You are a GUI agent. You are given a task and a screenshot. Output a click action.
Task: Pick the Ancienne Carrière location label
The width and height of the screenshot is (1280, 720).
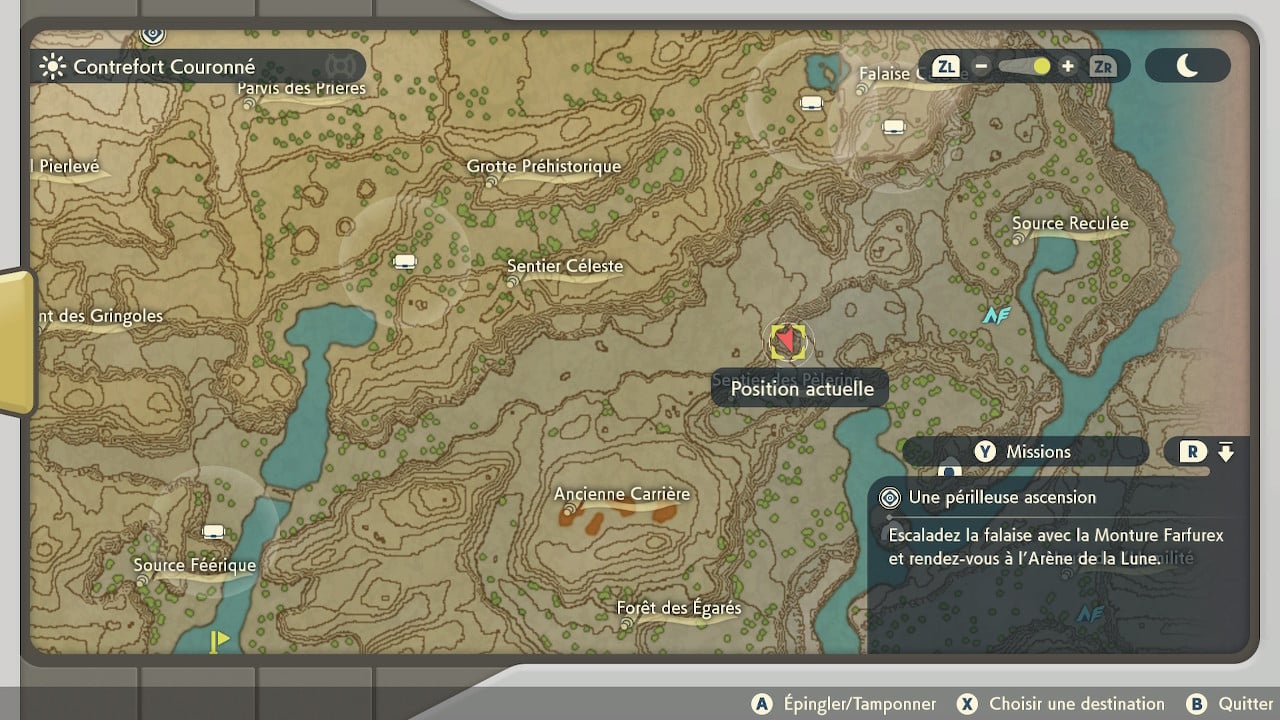[x=622, y=495]
